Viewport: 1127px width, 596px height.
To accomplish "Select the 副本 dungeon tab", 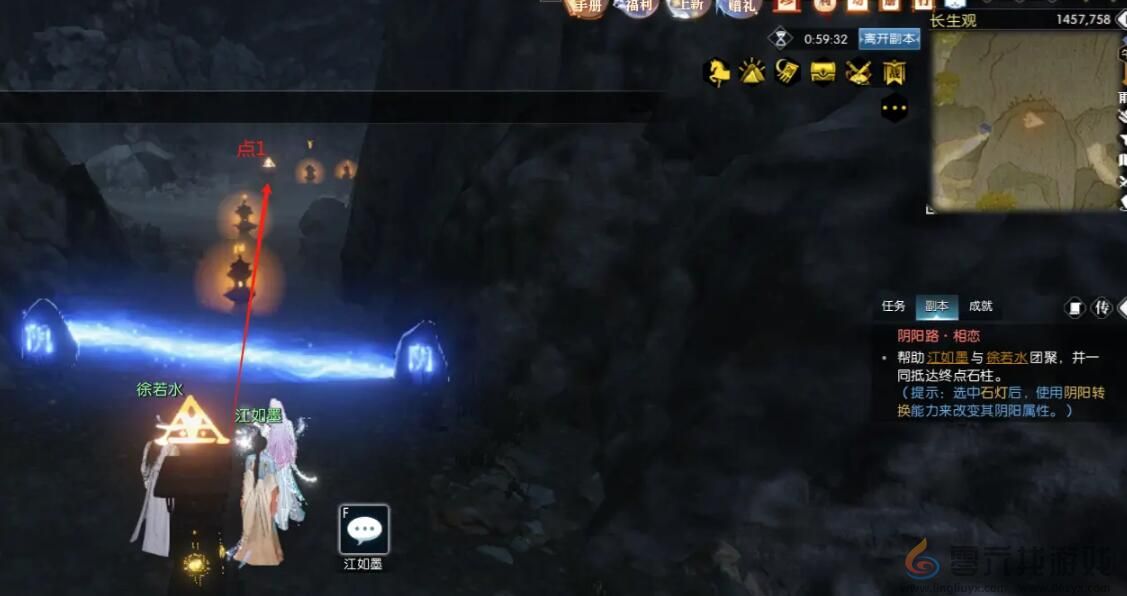I will coord(937,307).
